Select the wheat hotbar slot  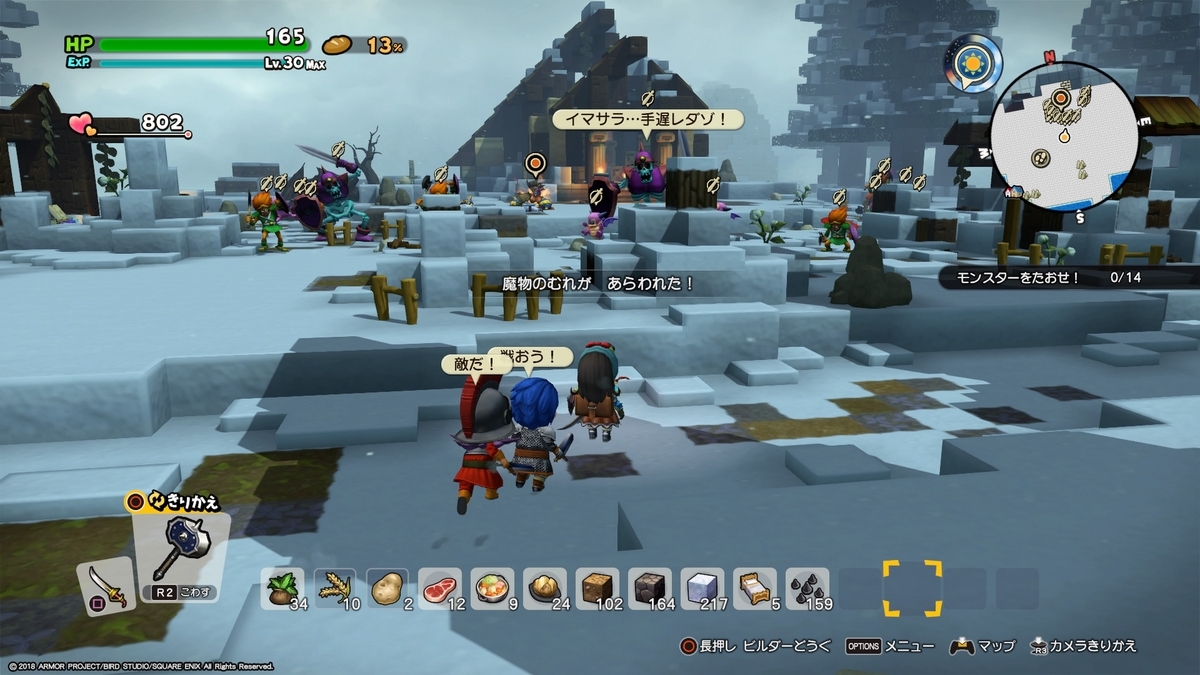point(336,588)
